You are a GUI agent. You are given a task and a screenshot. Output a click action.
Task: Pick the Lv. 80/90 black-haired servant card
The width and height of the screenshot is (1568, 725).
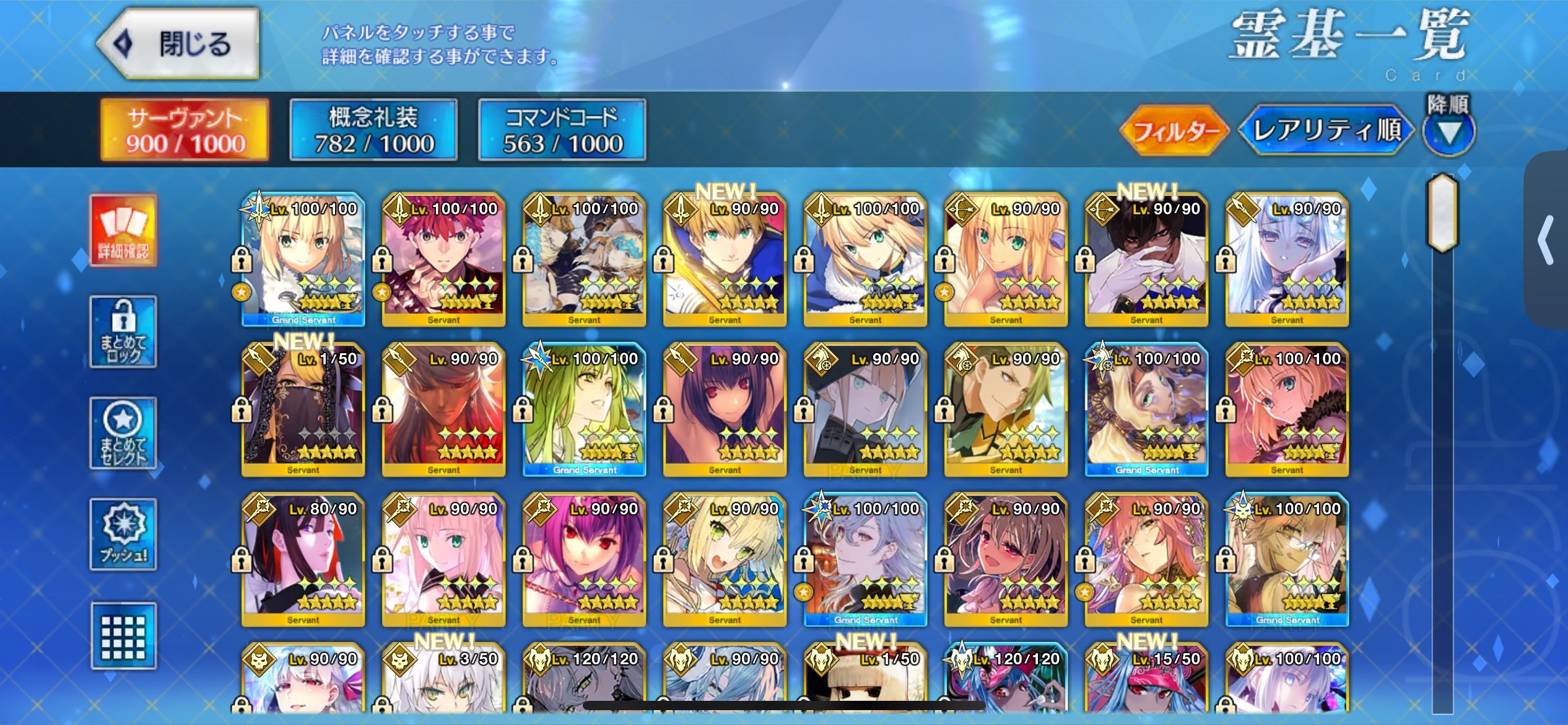[303, 560]
